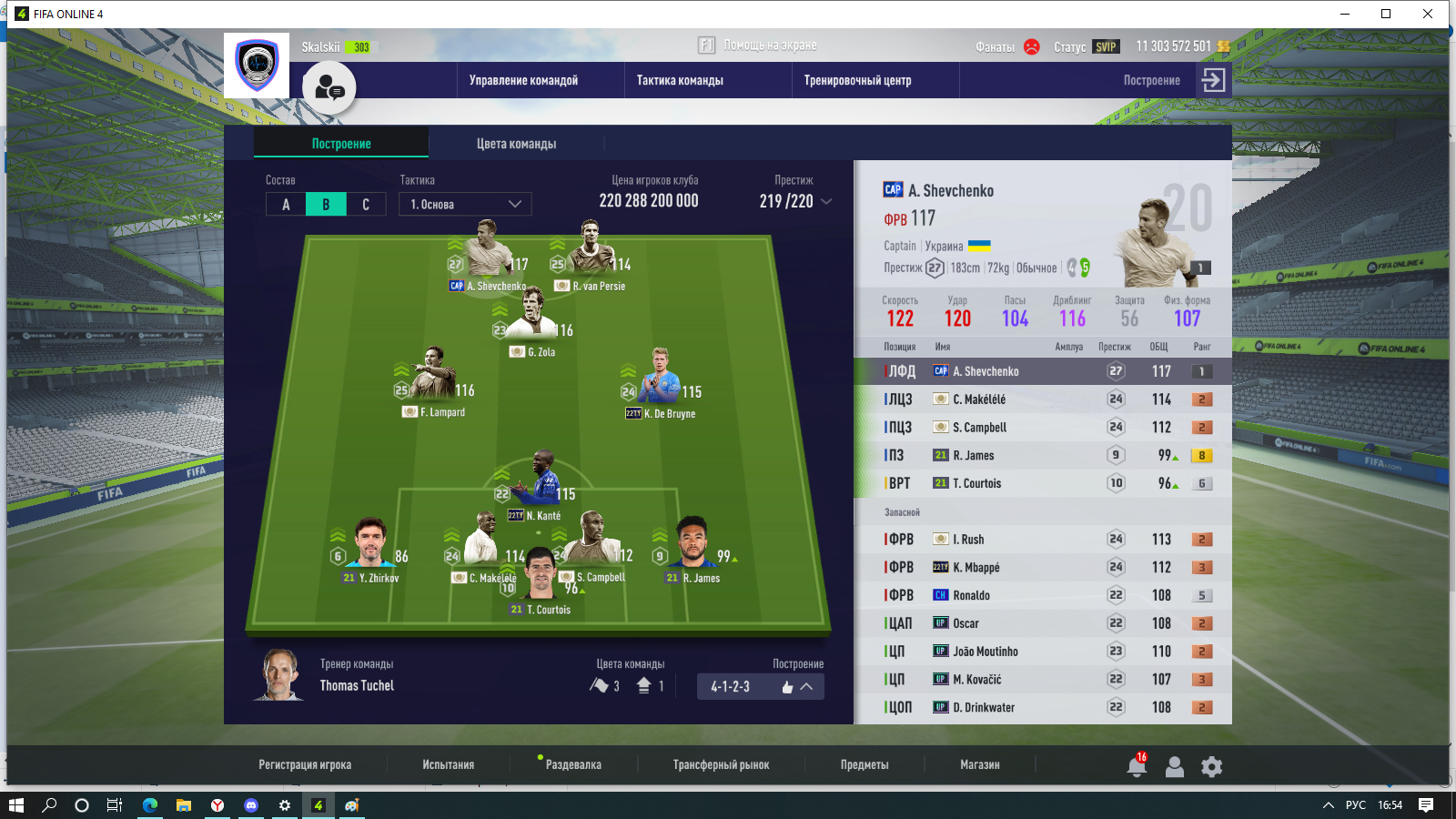
Task: Select squad A in Состав
Action: (286, 205)
